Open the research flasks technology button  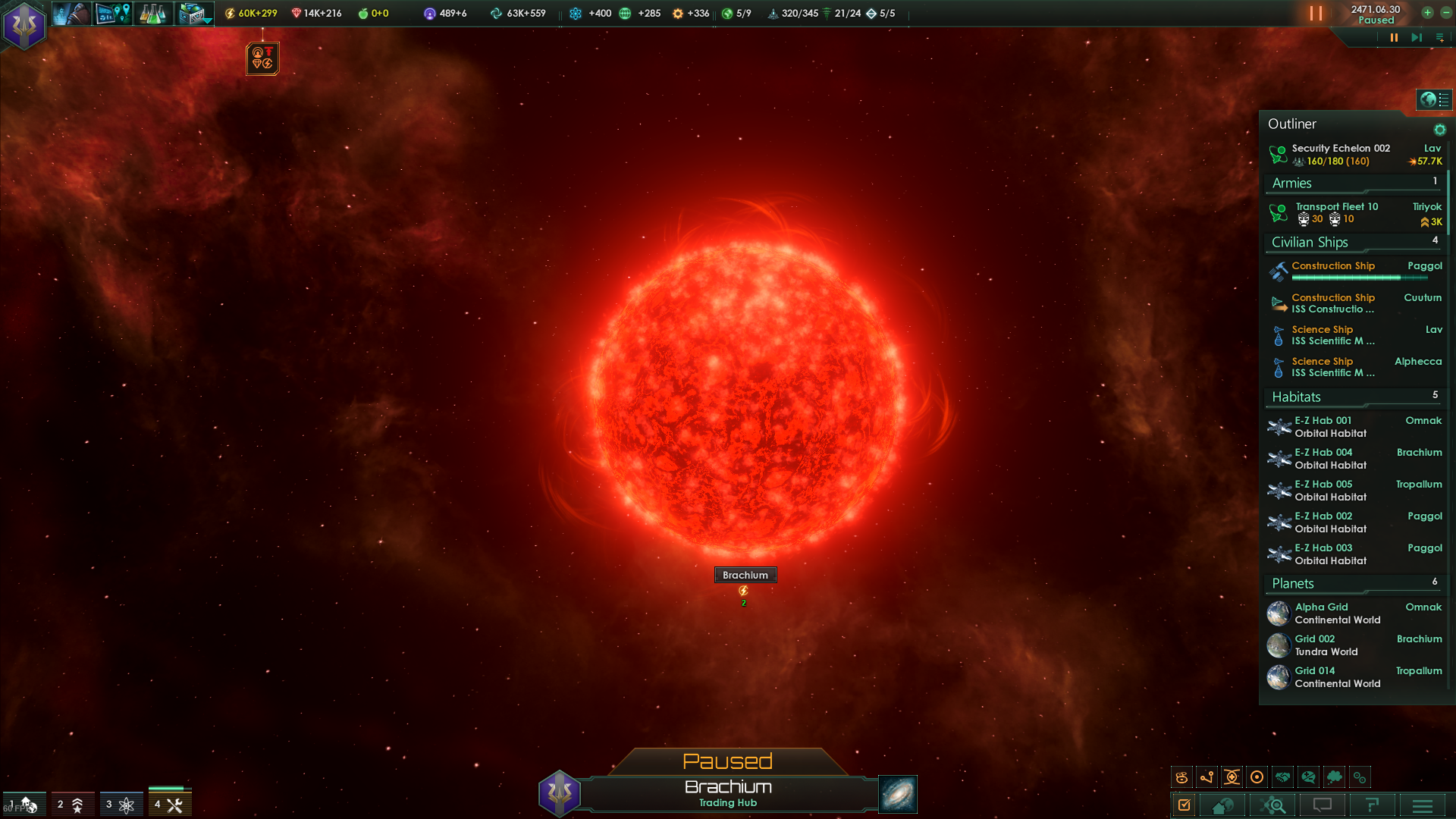(x=152, y=14)
